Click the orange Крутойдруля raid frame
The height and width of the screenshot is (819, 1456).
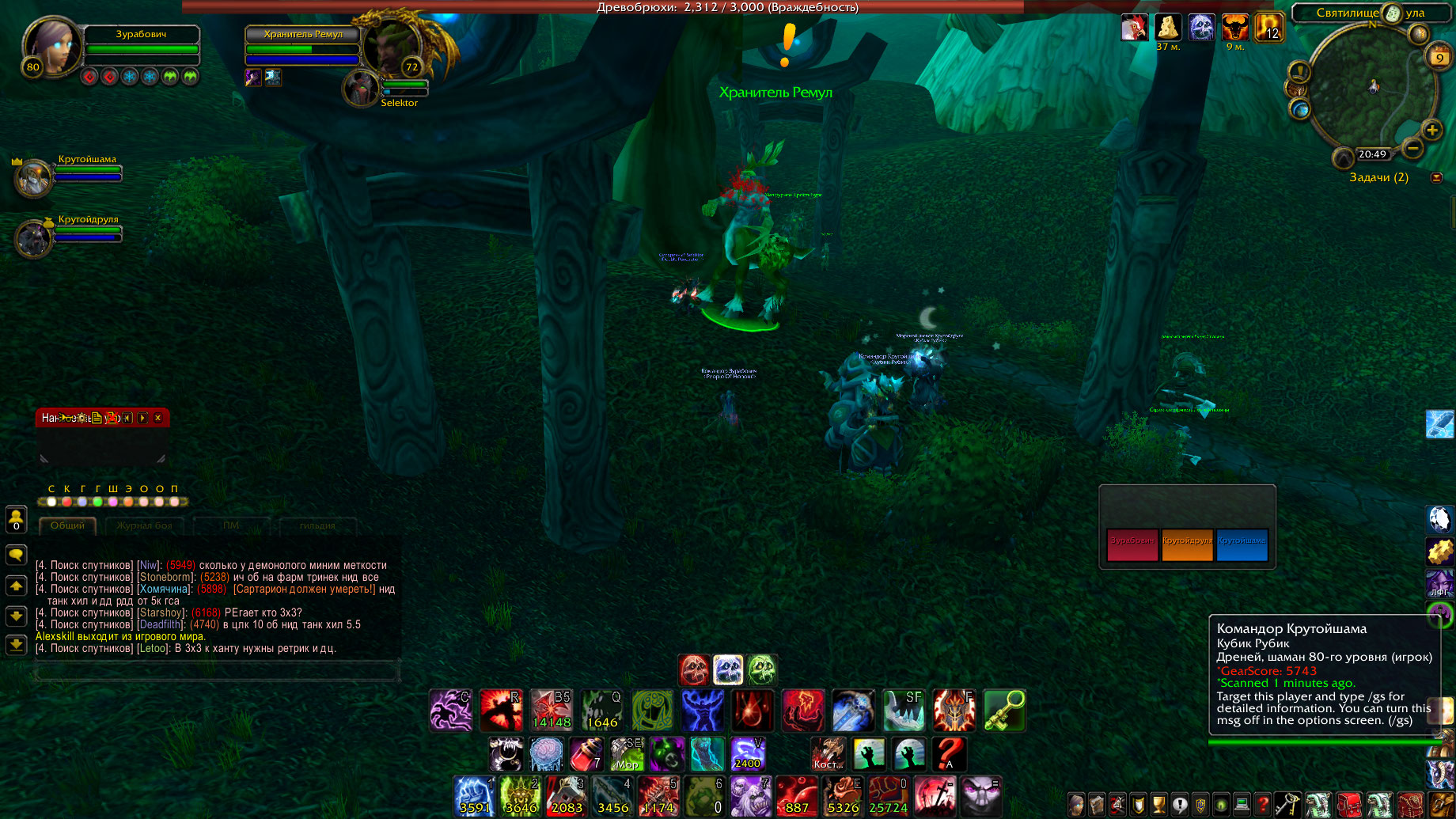[x=1187, y=544]
